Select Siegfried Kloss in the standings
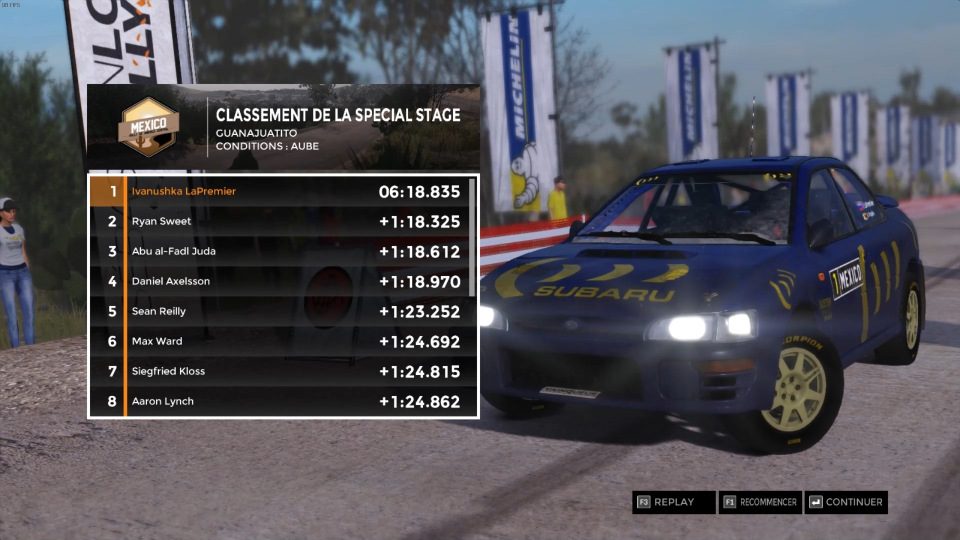960x540 pixels. click(x=280, y=371)
